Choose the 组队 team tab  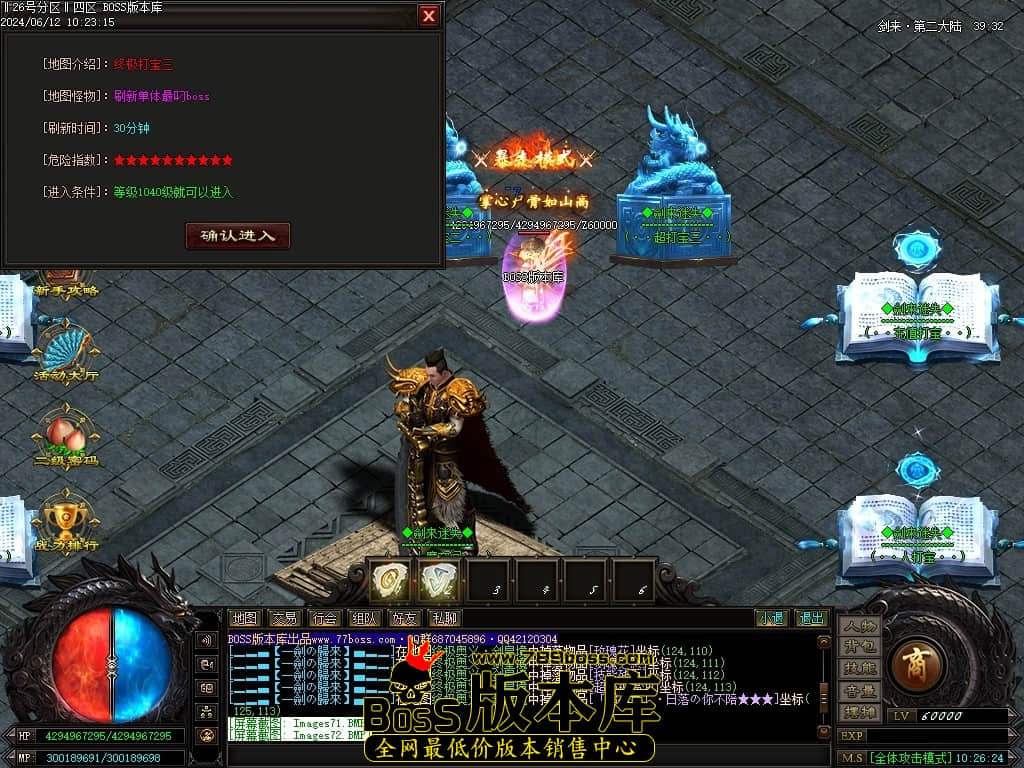click(x=364, y=619)
